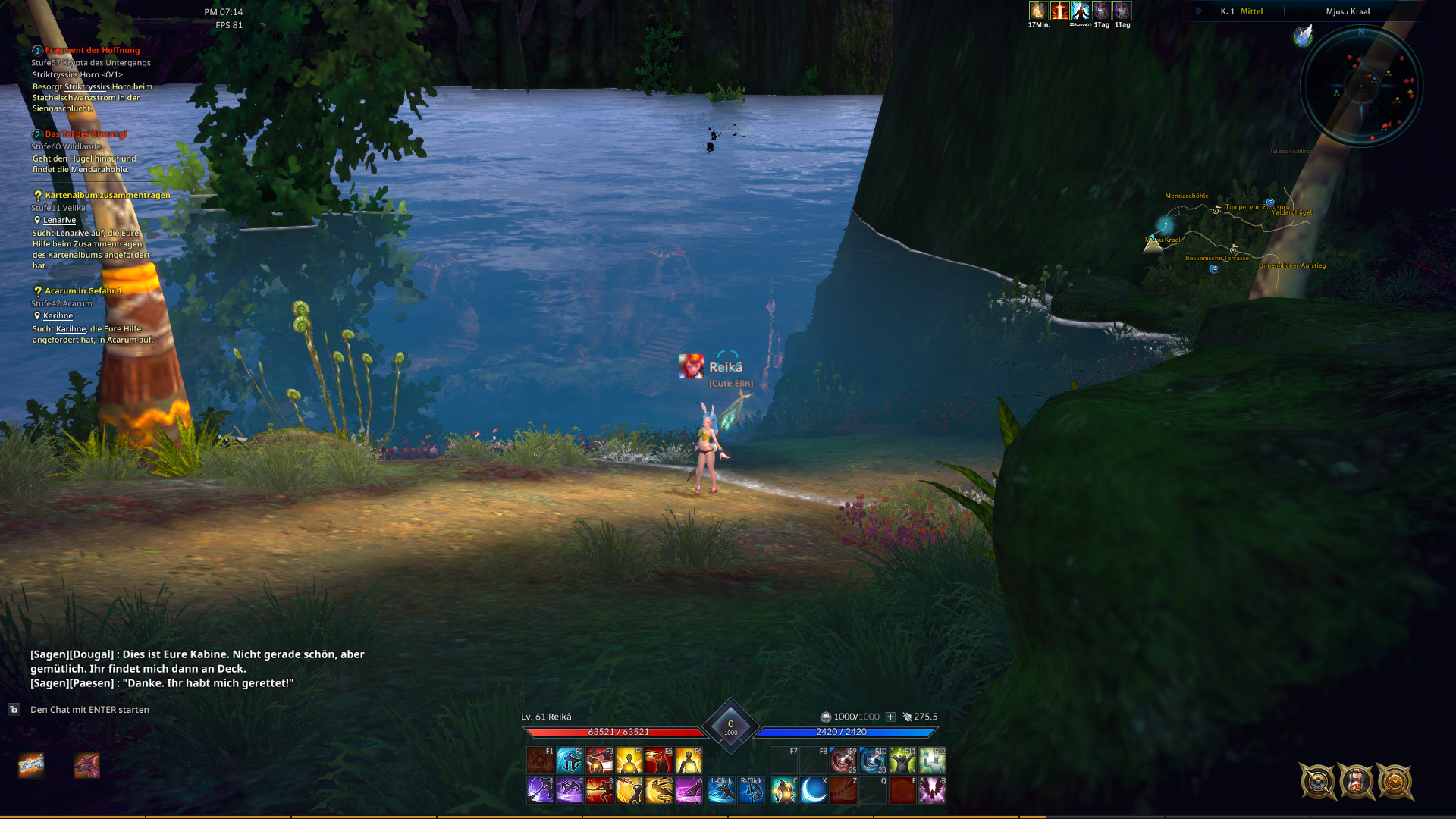Activate the white dragon mount icon

pyautogui.click(x=31, y=766)
